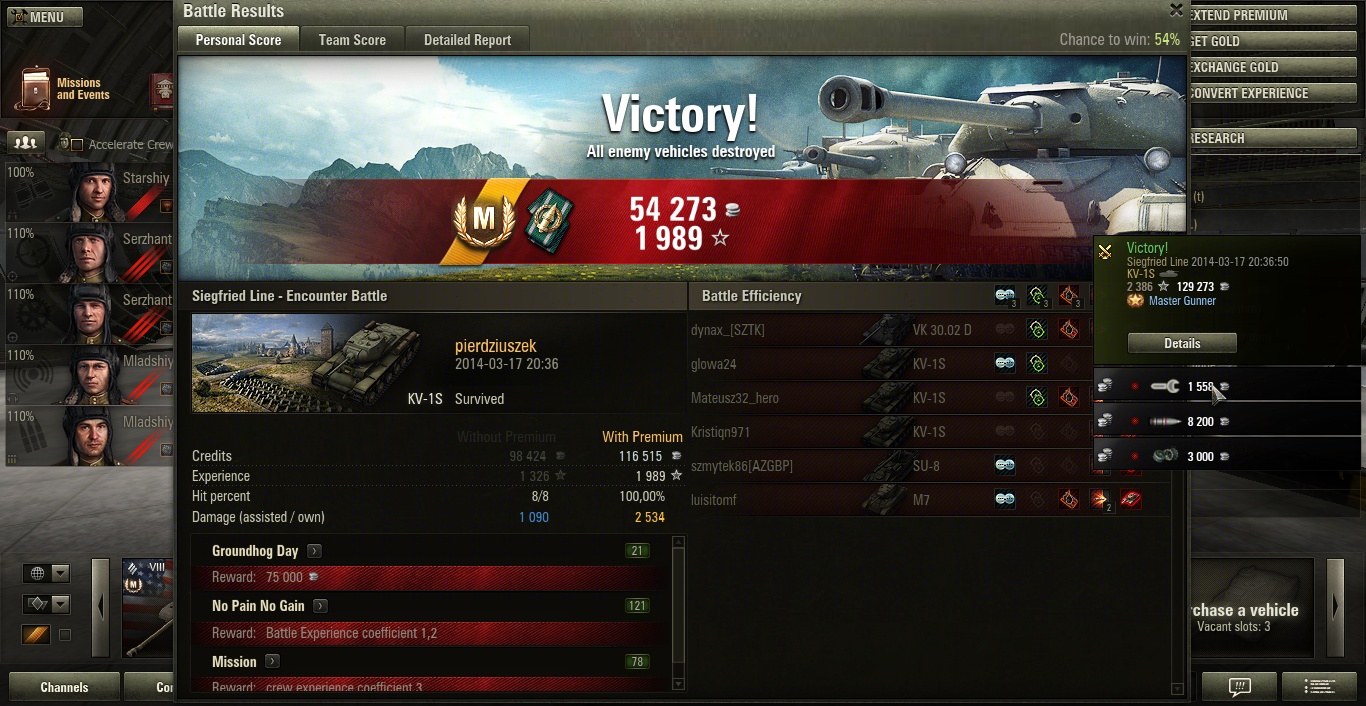Open the Detailed Report tab

[467, 40]
